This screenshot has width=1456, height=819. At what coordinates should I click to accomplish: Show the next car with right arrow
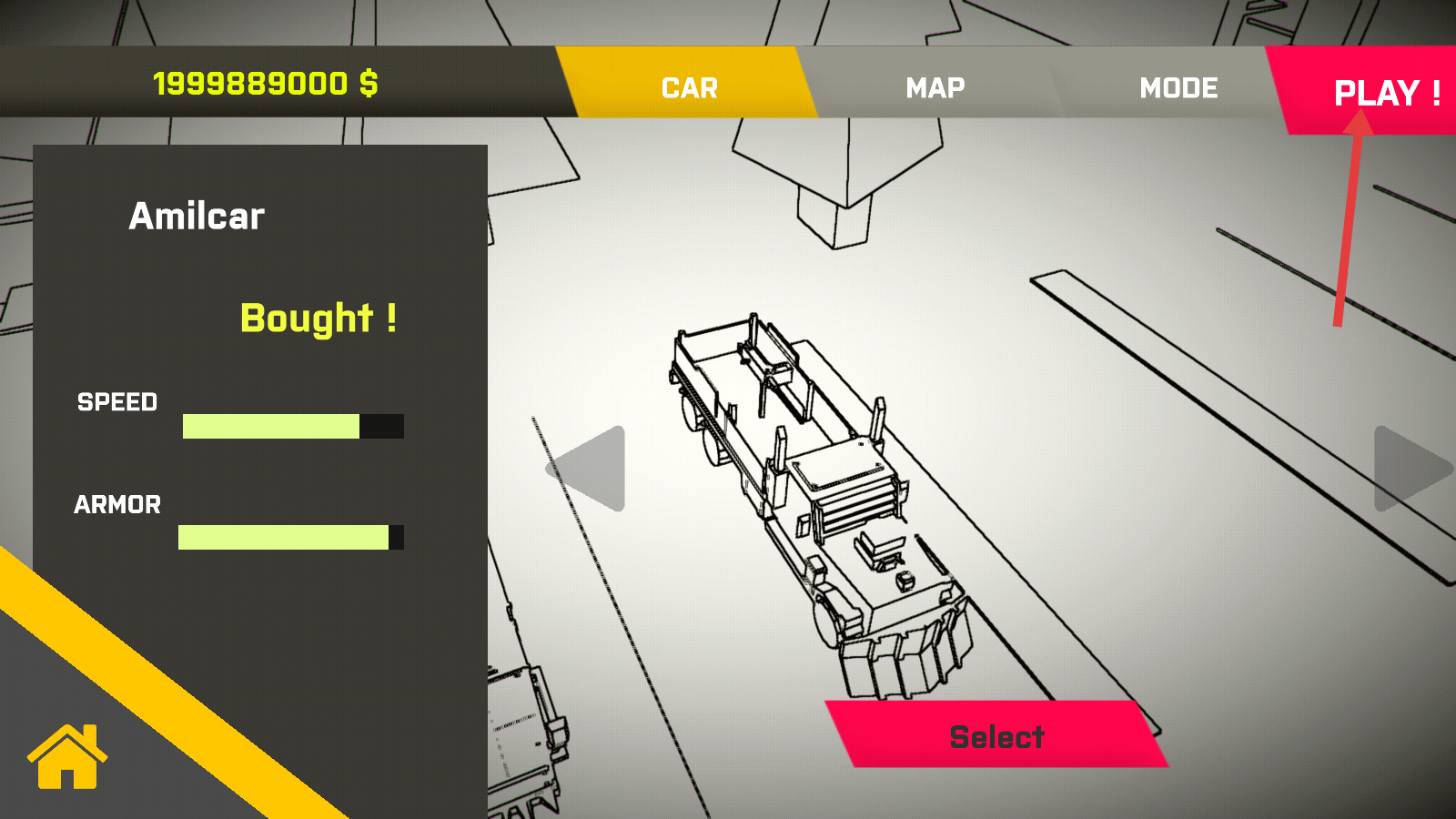1409,469
